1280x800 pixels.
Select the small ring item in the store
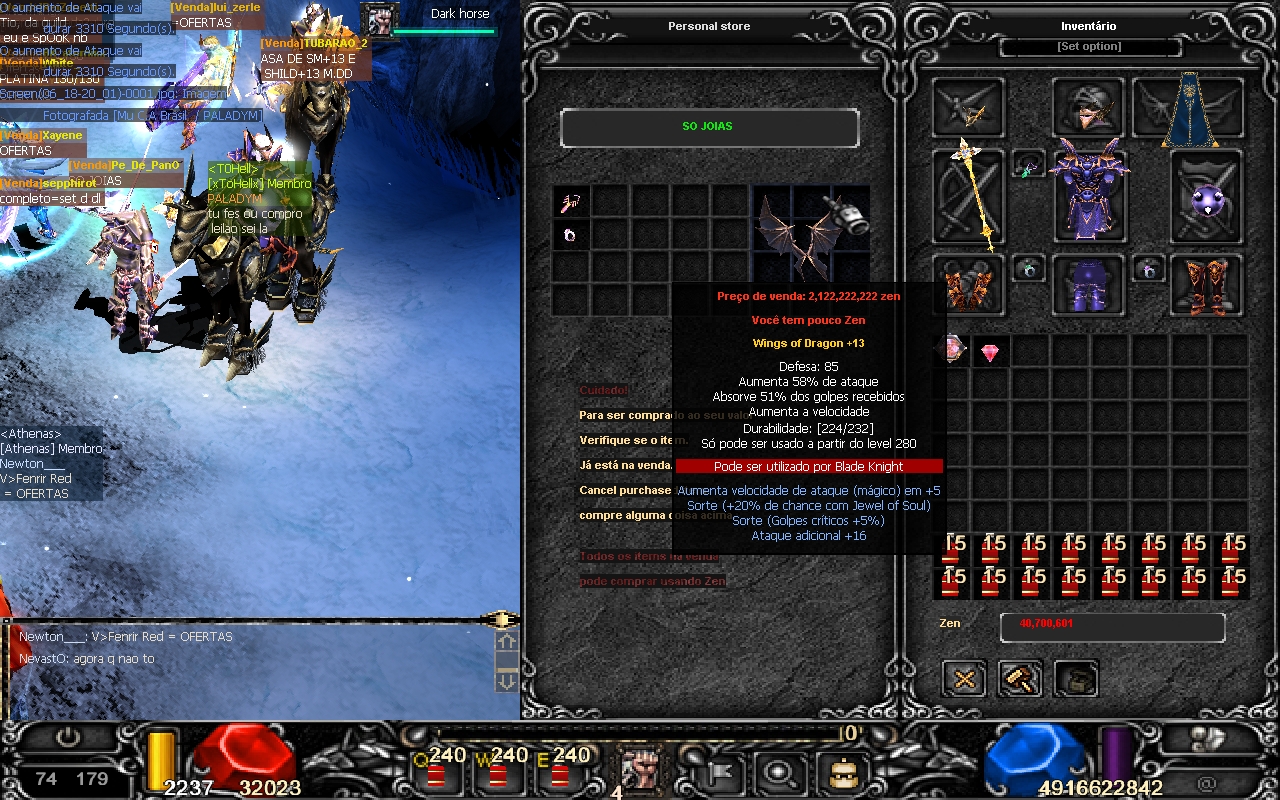click(571, 236)
